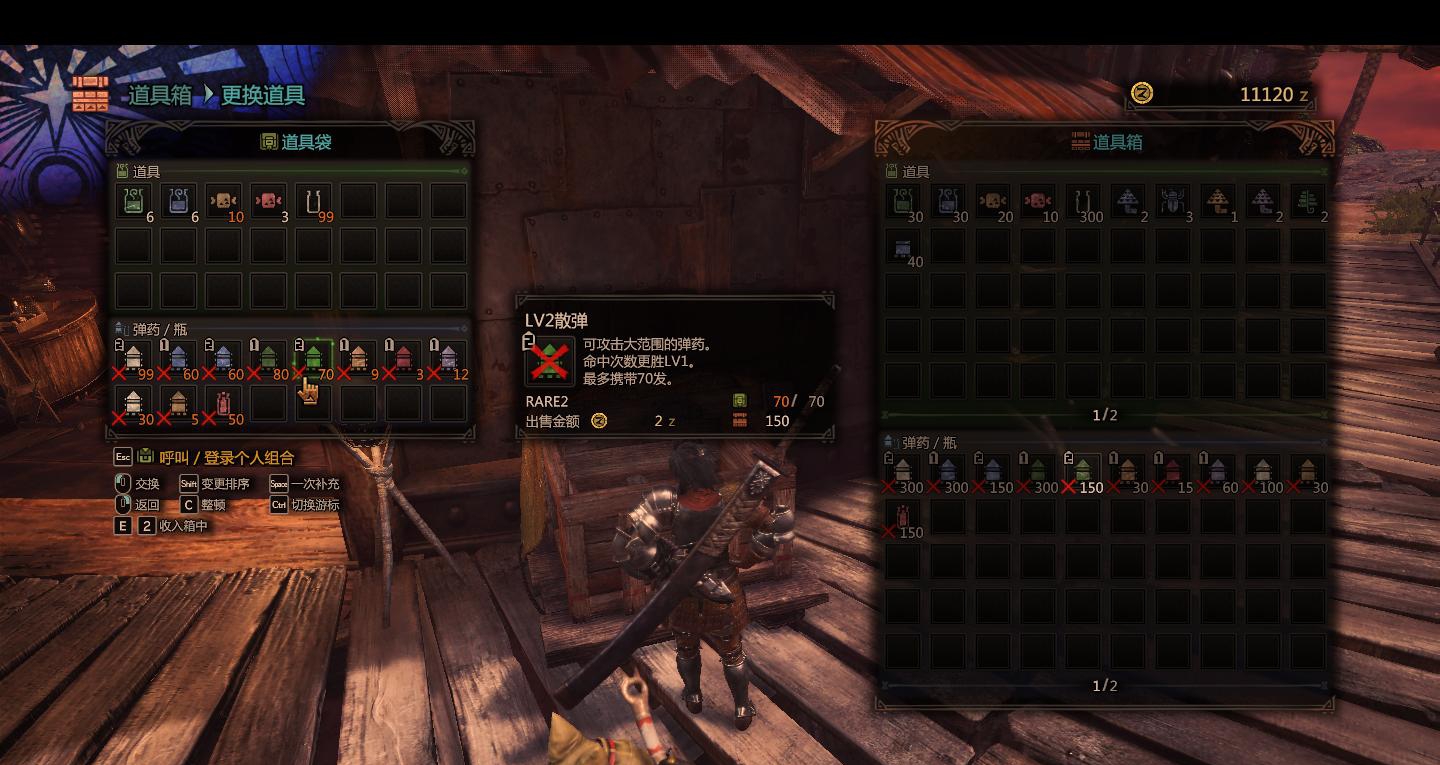The height and width of the screenshot is (765, 1440).
Task: Choose the beetle item in the item box
Action: pyautogui.click(x=1173, y=201)
